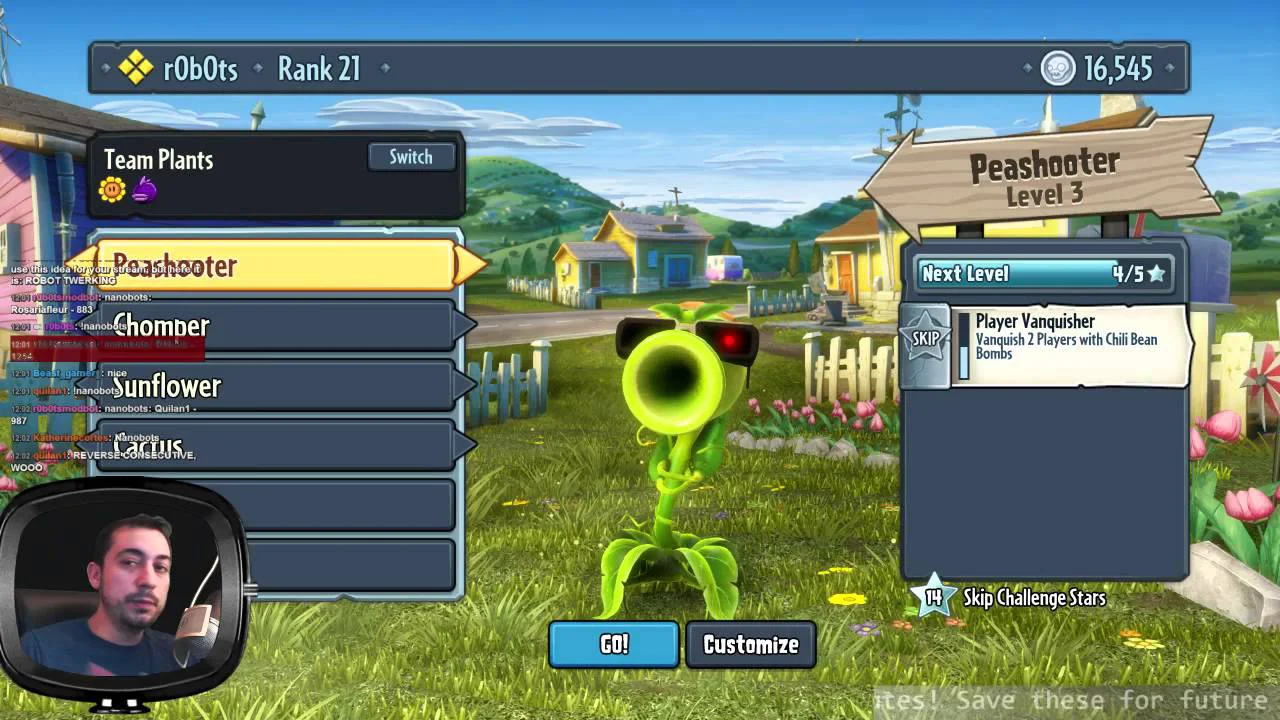Open the Customize menu
The width and height of the screenshot is (1280, 720).
point(751,645)
